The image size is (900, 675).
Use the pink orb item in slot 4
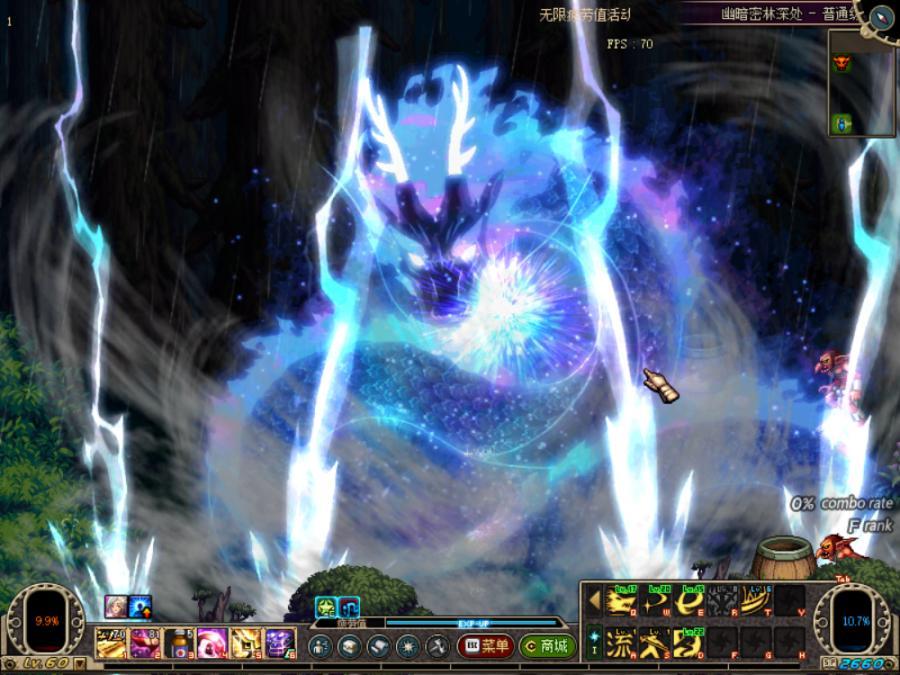click(212, 642)
